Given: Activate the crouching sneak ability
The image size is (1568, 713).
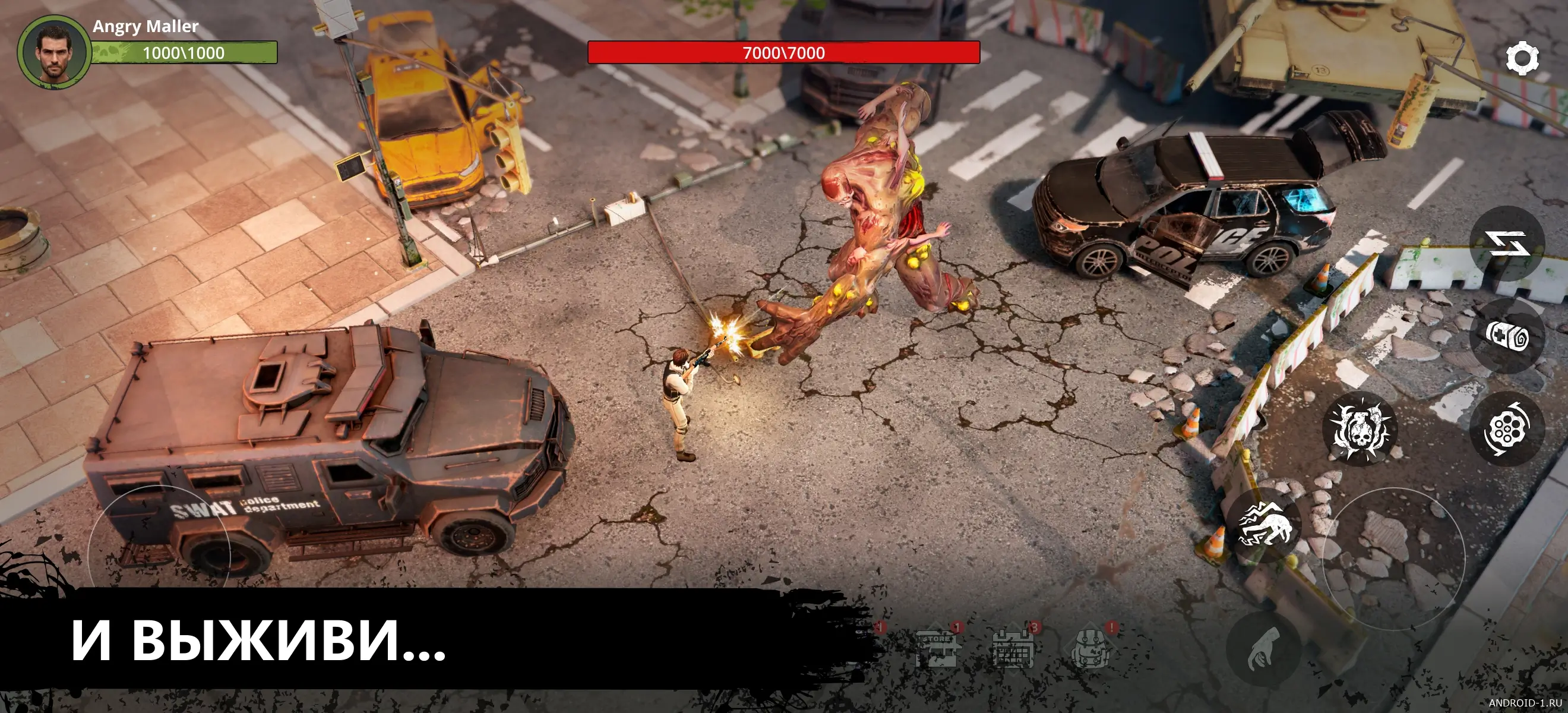Looking at the screenshot, I should pyautogui.click(x=1265, y=525).
